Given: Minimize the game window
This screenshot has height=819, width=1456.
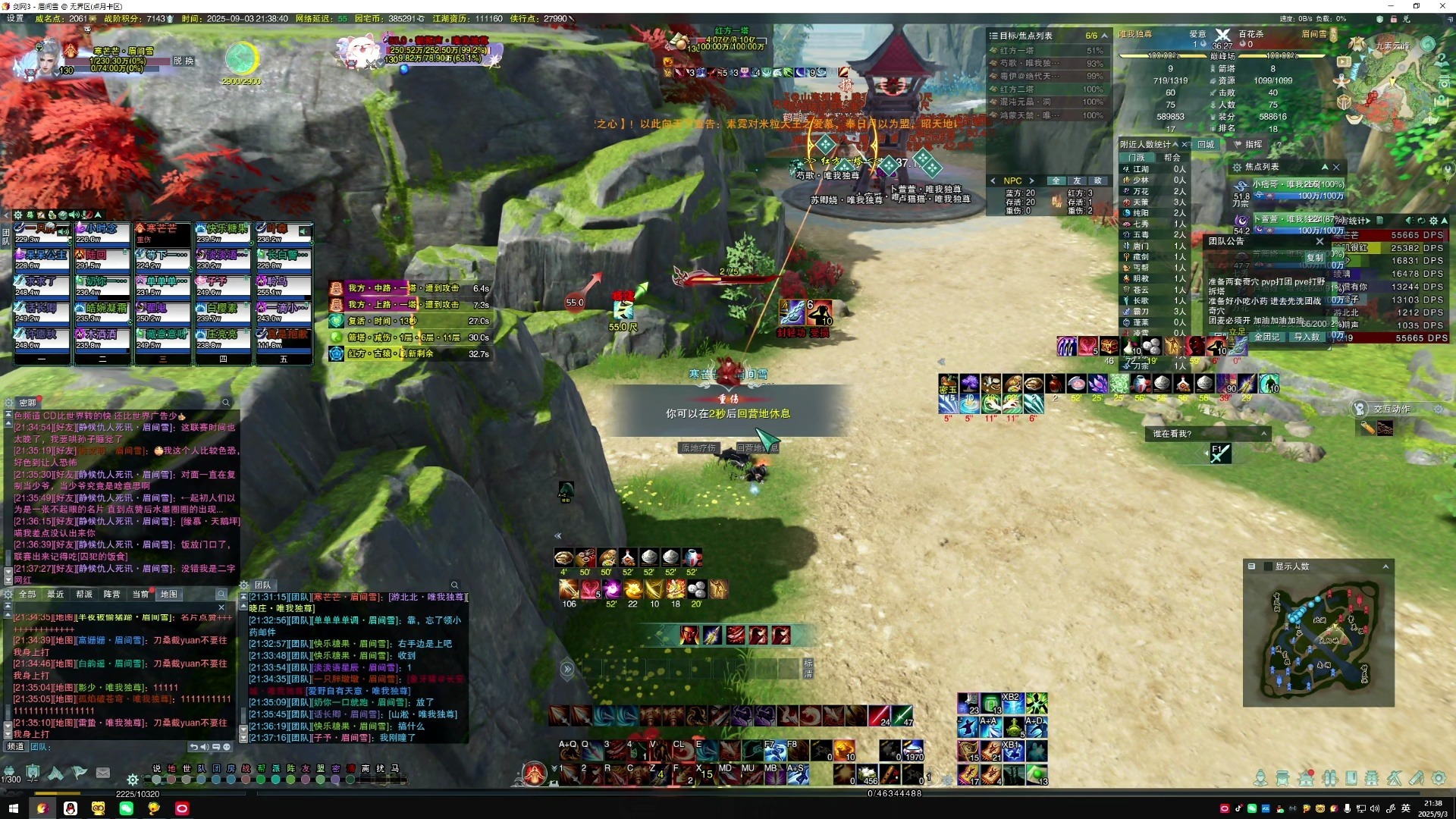Looking at the screenshot, I should click(1392, 6).
